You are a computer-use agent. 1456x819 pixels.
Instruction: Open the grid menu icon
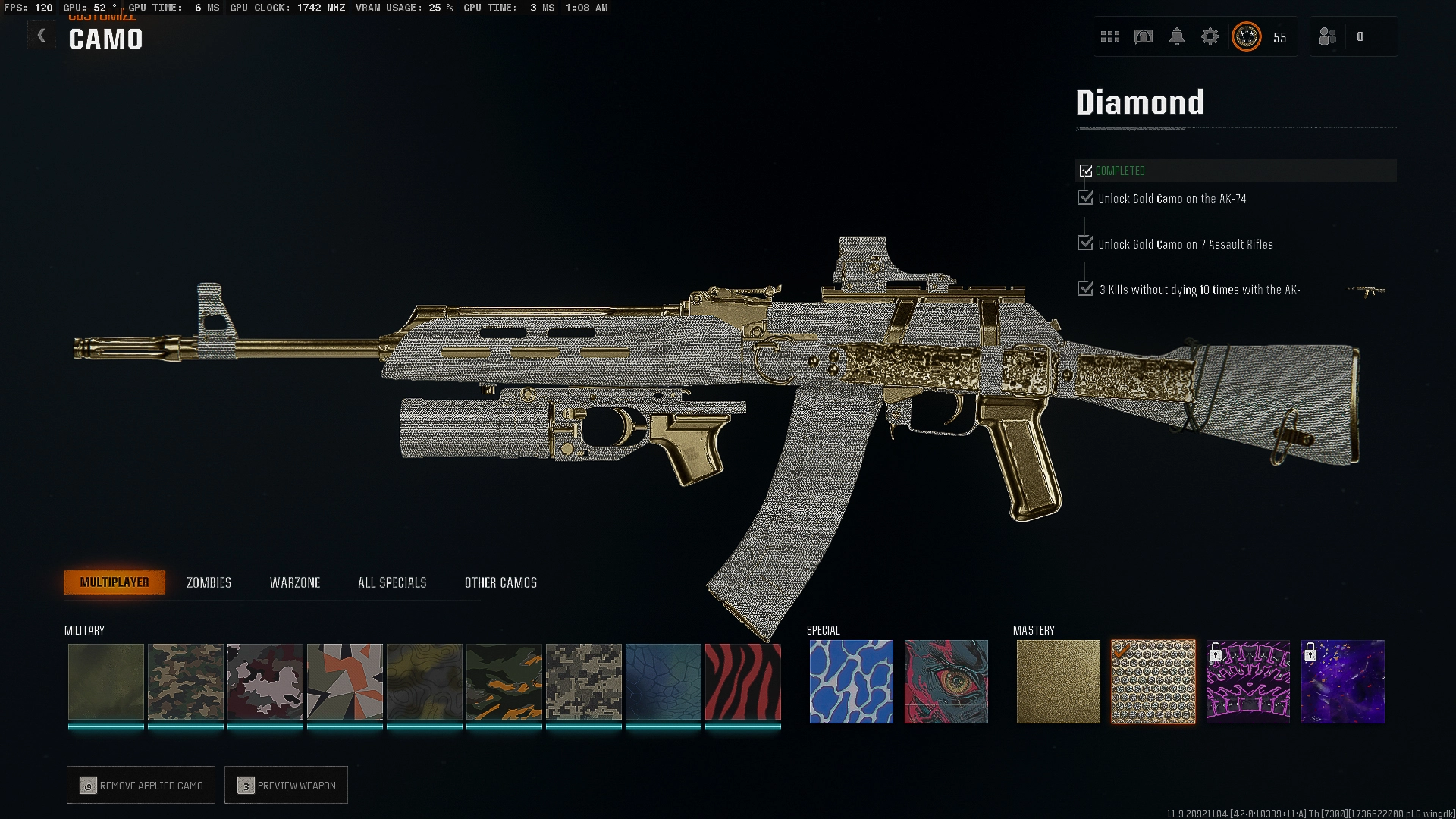[1109, 36]
